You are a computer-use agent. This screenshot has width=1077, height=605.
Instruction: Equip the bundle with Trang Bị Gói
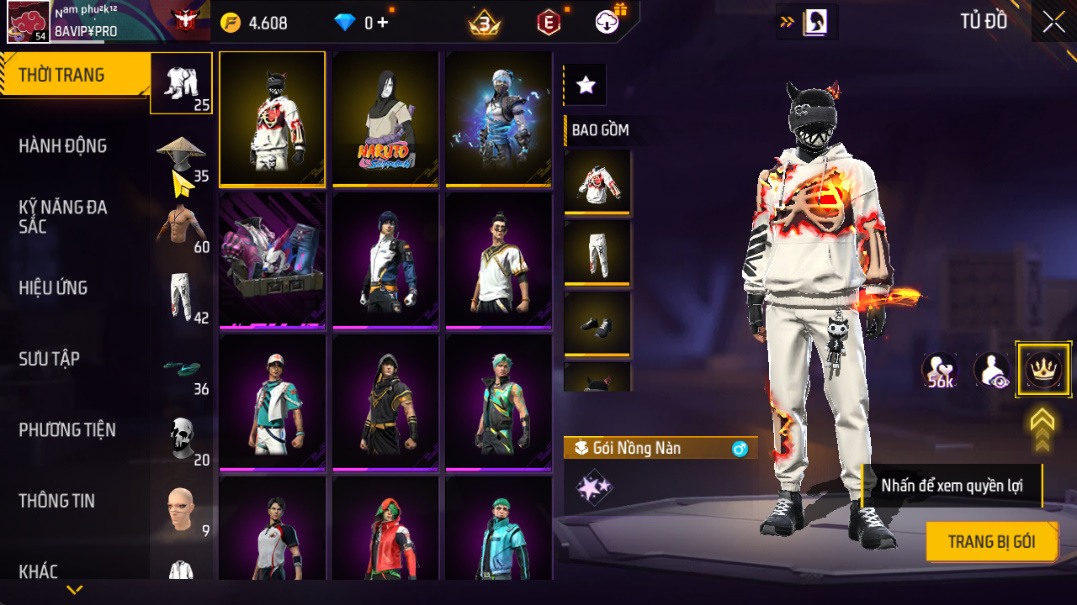pyautogui.click(x=990, y=542)
